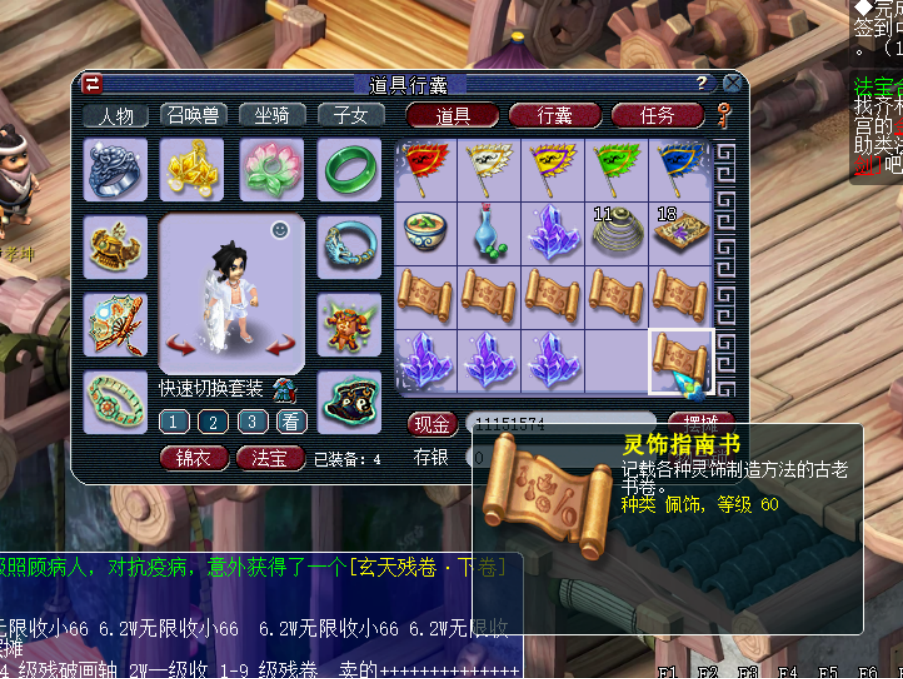
Task: Select the red flag item
Action: click(426, 170)
